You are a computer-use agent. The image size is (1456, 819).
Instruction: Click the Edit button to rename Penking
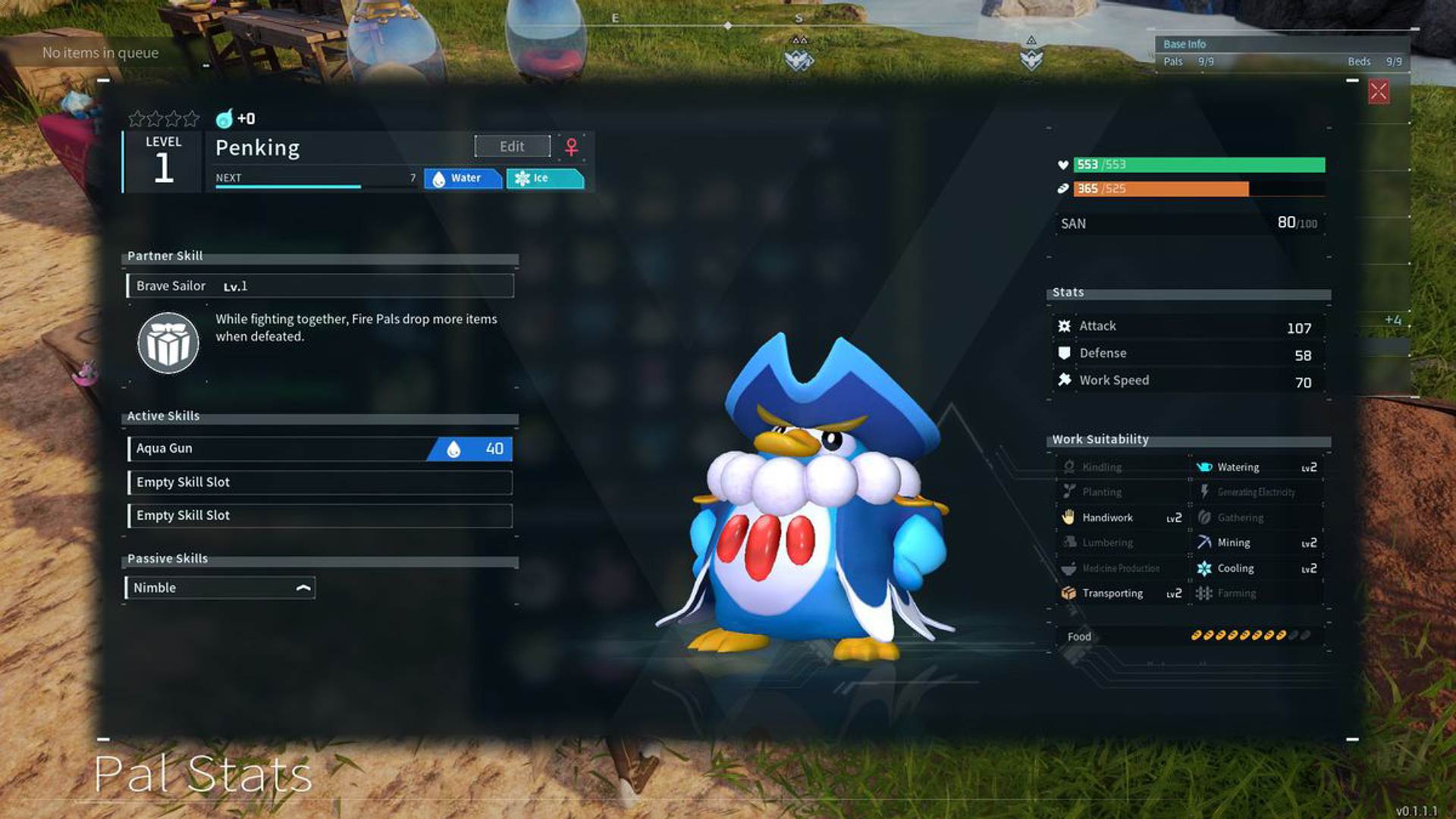511,146
